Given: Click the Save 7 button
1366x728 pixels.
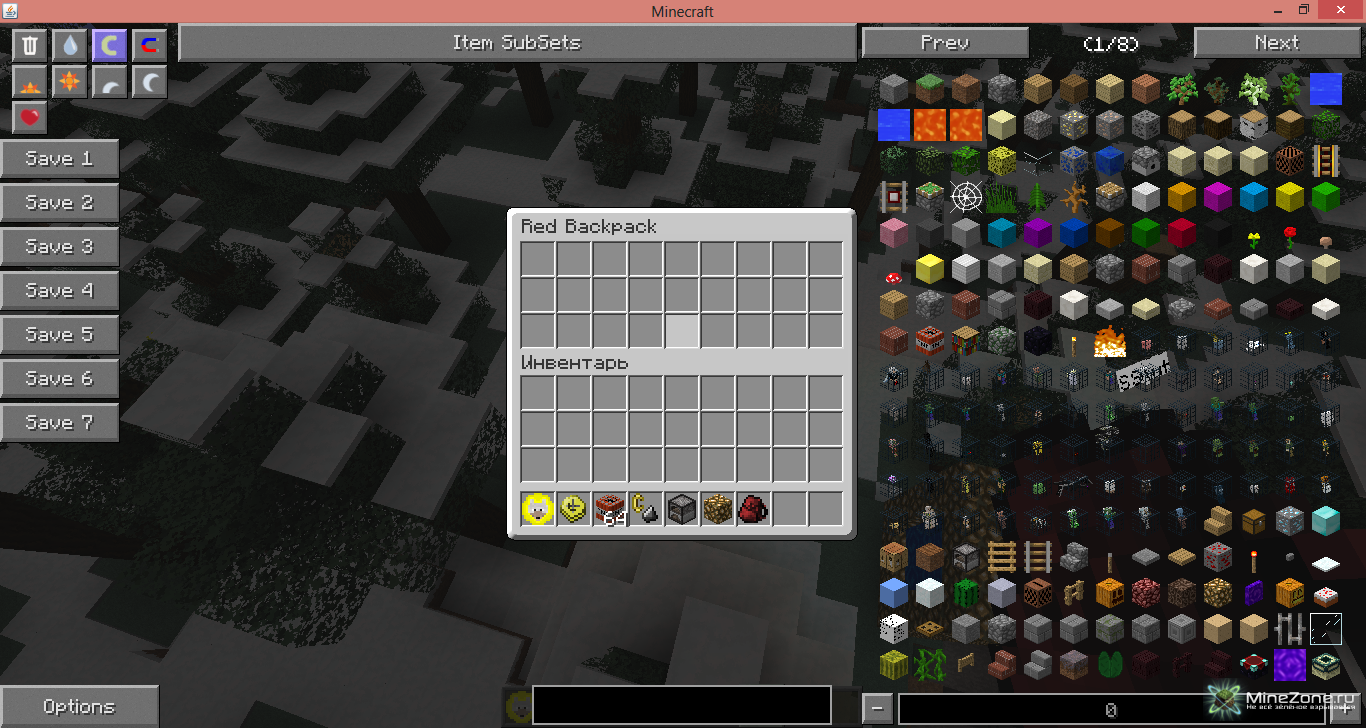Looking at the screenshot, I should coord(59,422).
